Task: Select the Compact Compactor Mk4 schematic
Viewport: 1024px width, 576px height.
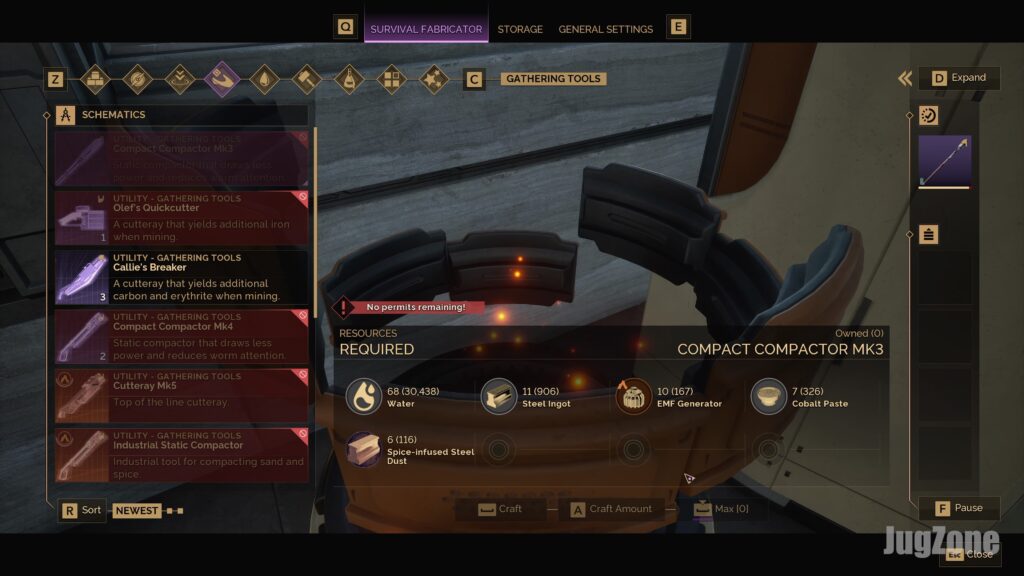Action: click(x=181, y=335)
